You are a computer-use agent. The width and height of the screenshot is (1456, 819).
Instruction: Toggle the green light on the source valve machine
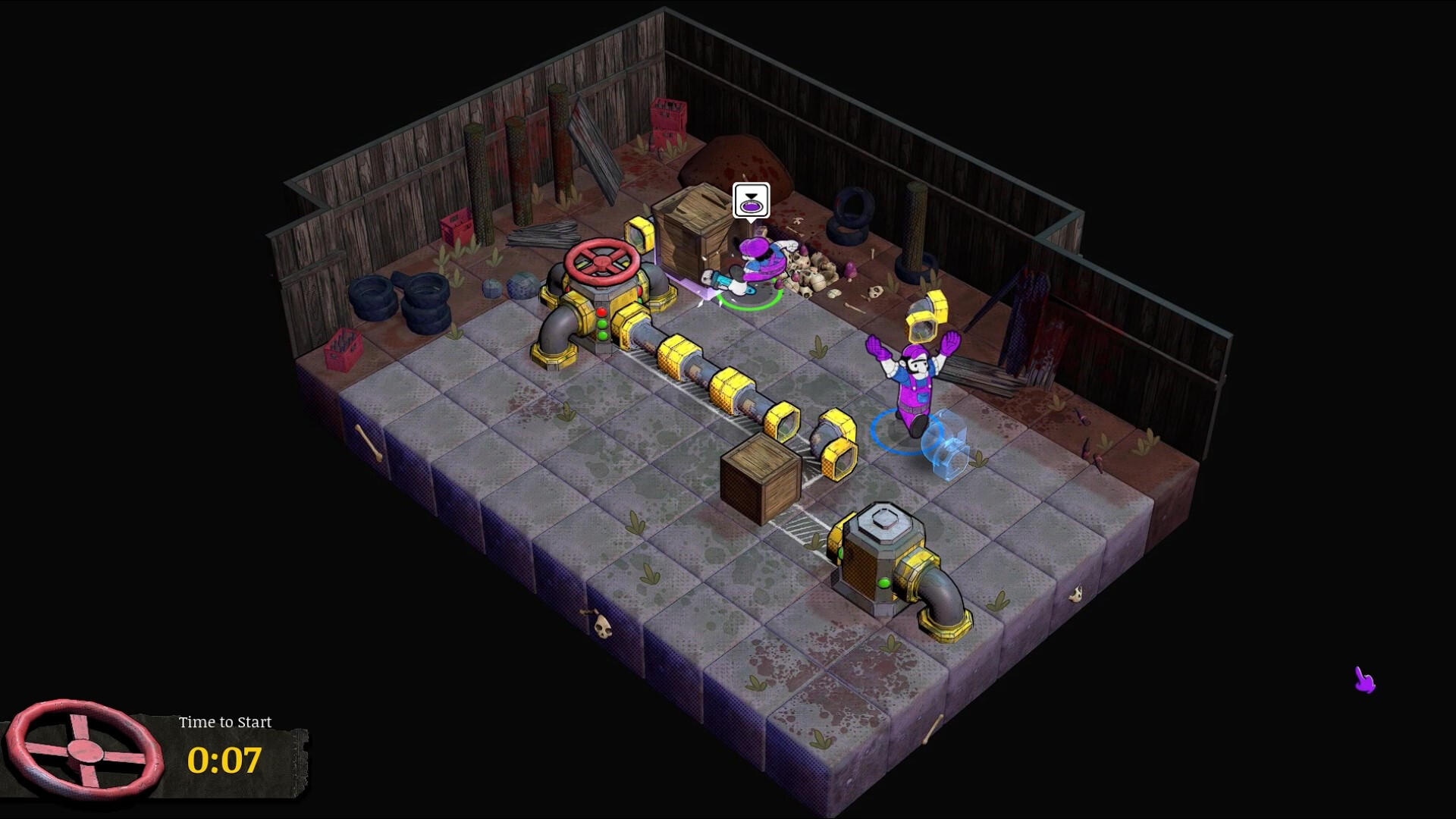601,324
